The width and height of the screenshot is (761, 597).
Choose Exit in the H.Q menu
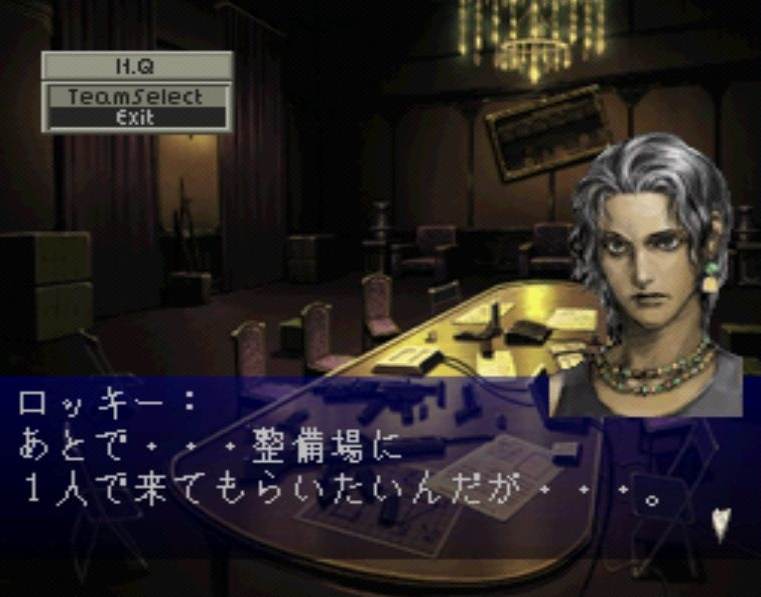[137, 117]
